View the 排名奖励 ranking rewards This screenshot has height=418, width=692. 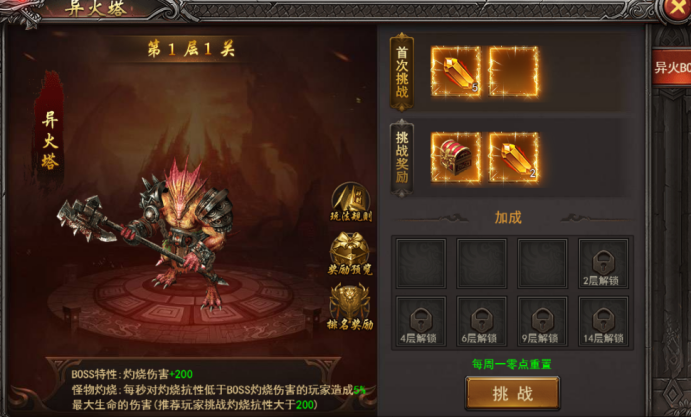pos(350,307)
